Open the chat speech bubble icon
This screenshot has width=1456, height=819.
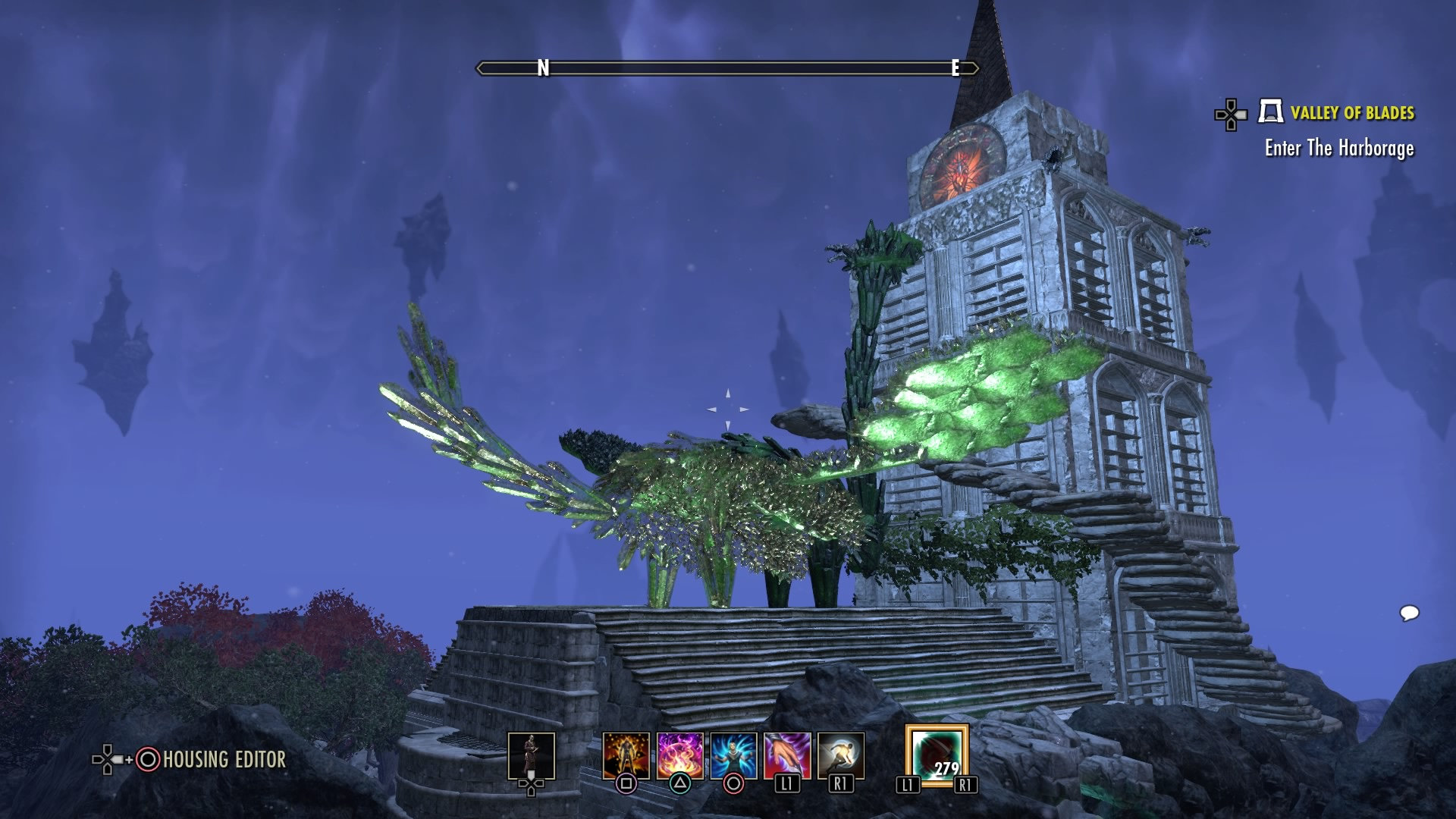point(1409,613)
